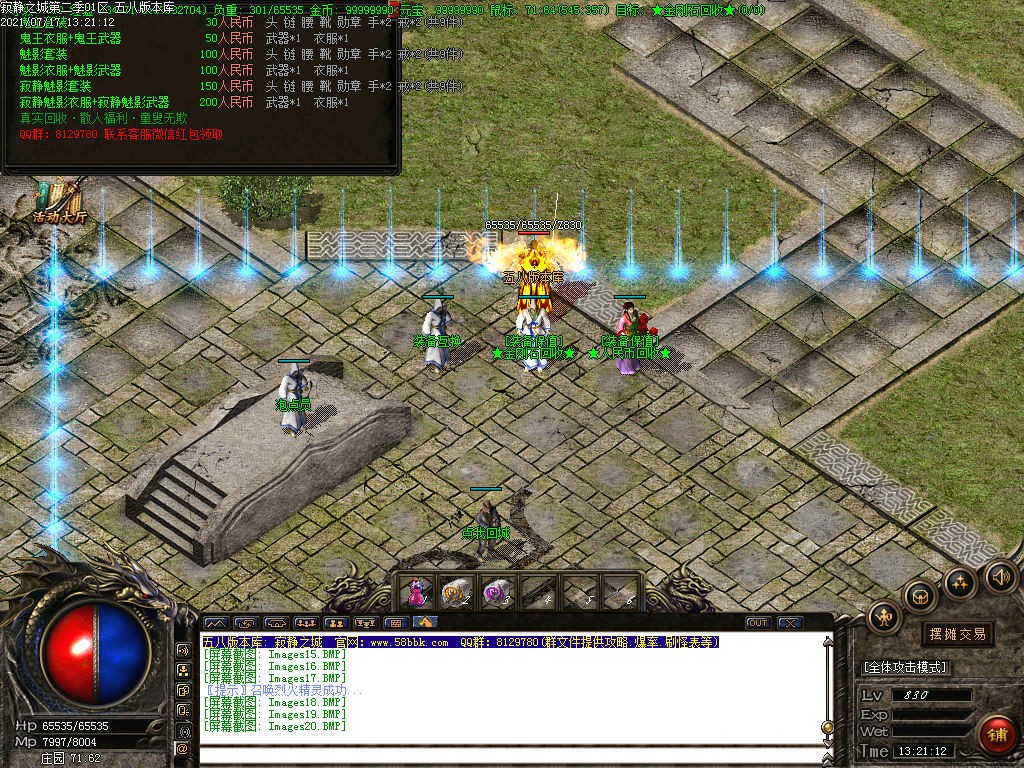Open the 活动大厅 activity hall icon

pos(60,202)
